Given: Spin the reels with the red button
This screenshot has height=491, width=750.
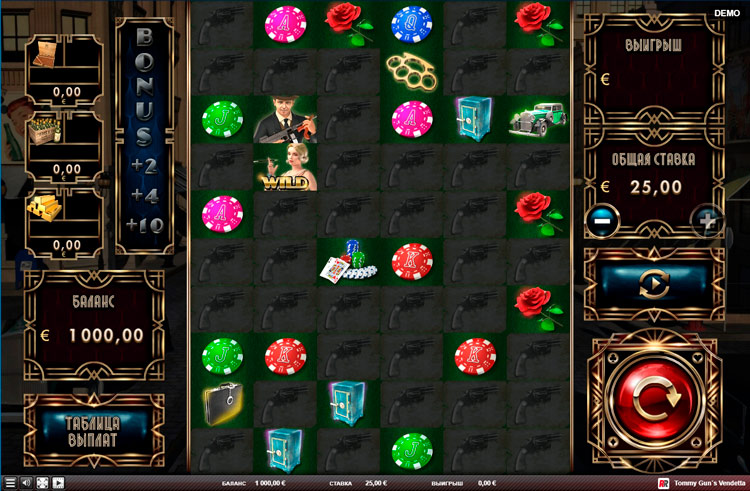Looking at the screenshot, I should tap(653, 401).
